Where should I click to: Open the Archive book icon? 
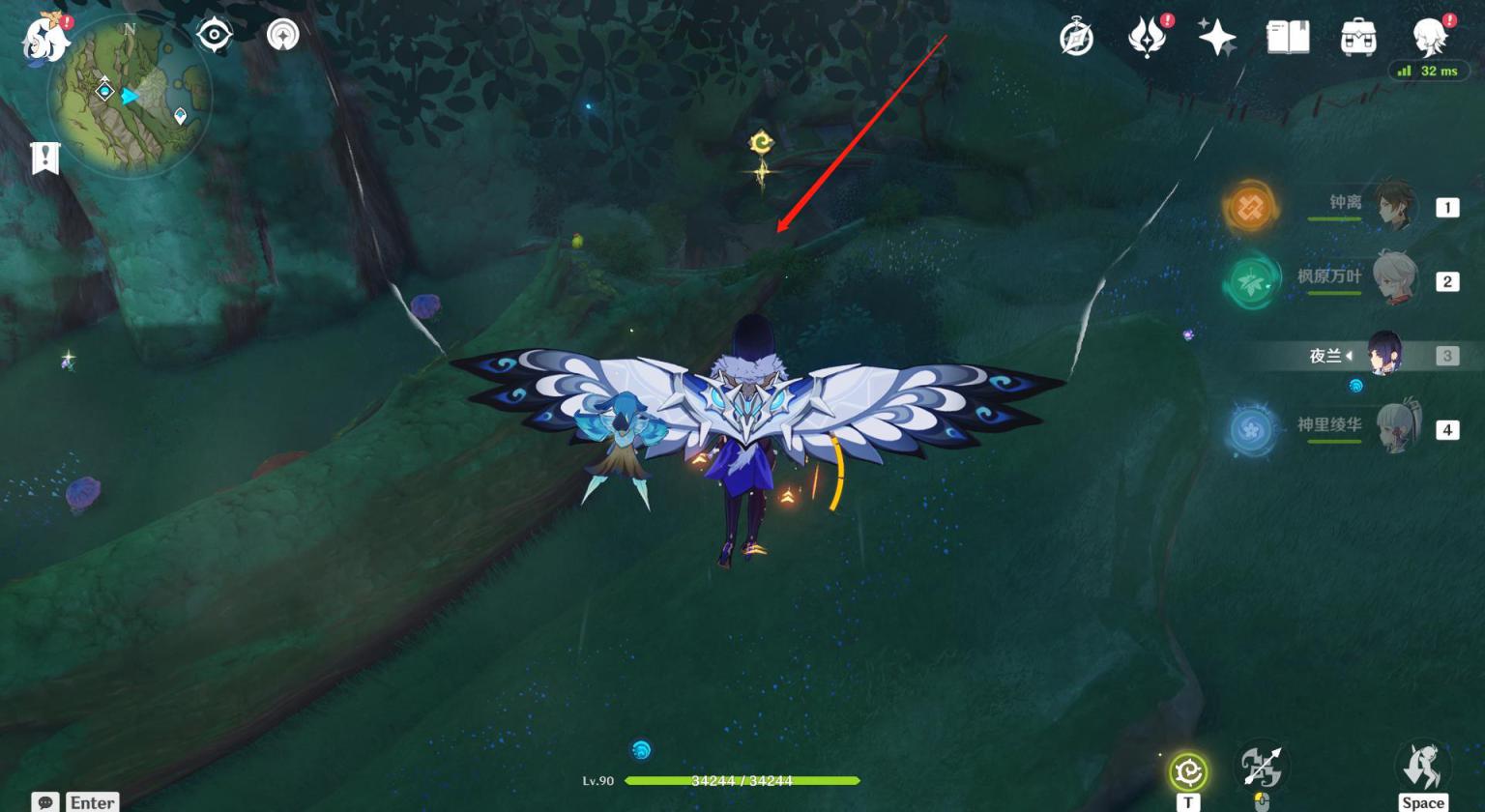(1288, 38)
